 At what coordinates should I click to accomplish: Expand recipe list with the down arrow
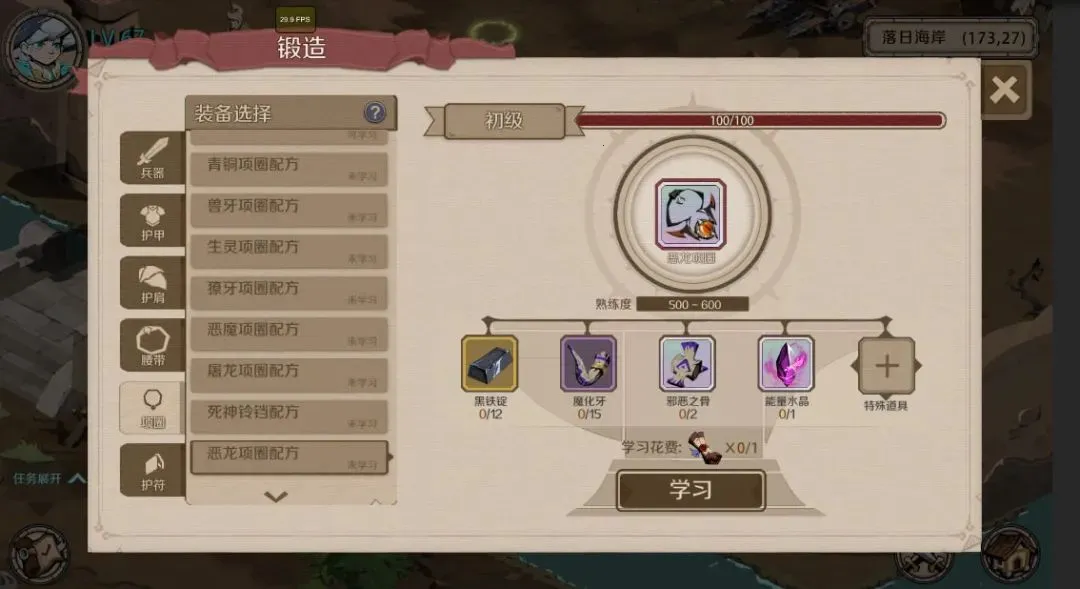click(276, 496)
